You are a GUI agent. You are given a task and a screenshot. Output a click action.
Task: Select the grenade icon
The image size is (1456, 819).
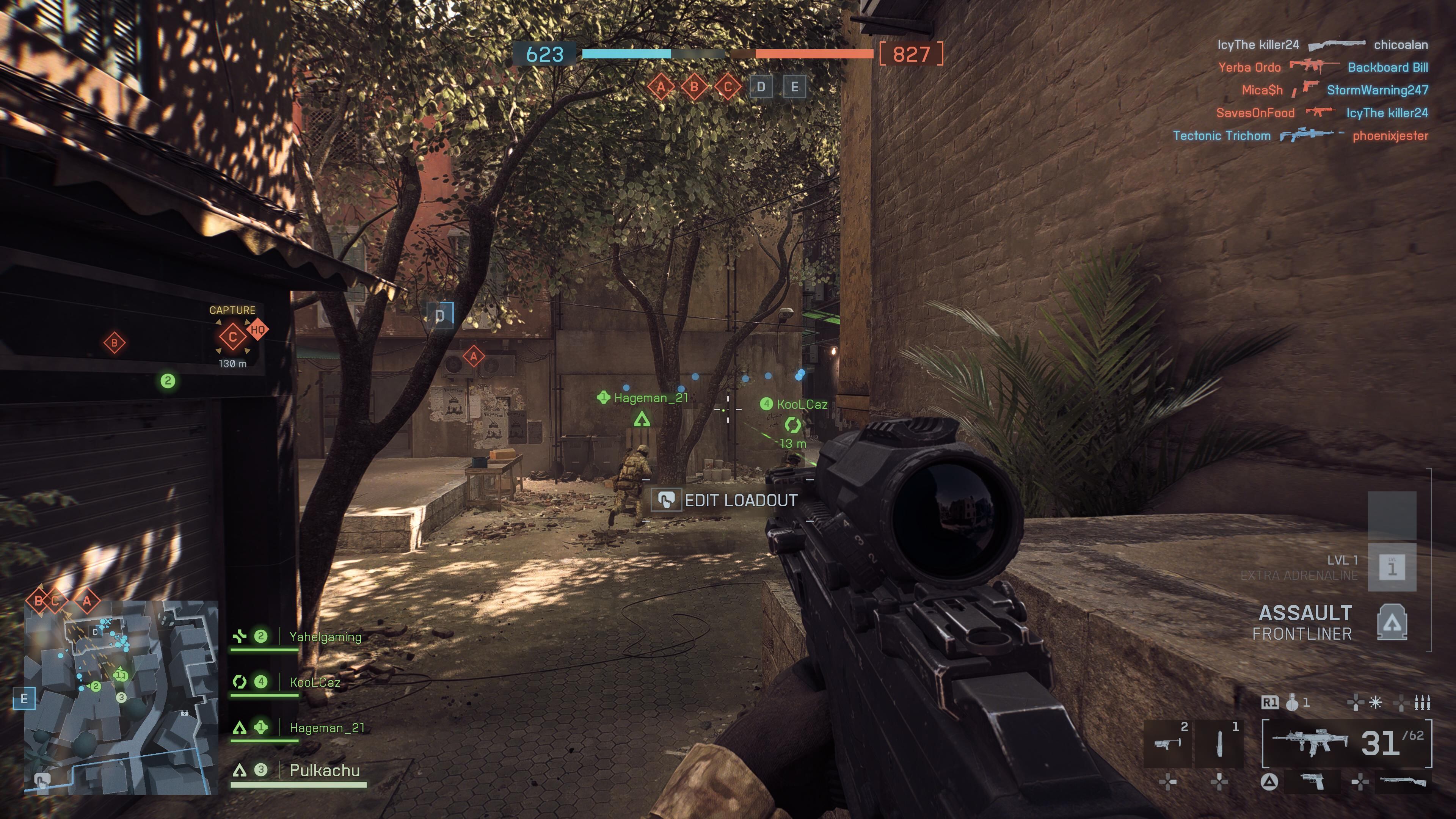(x=1291, y=703)
